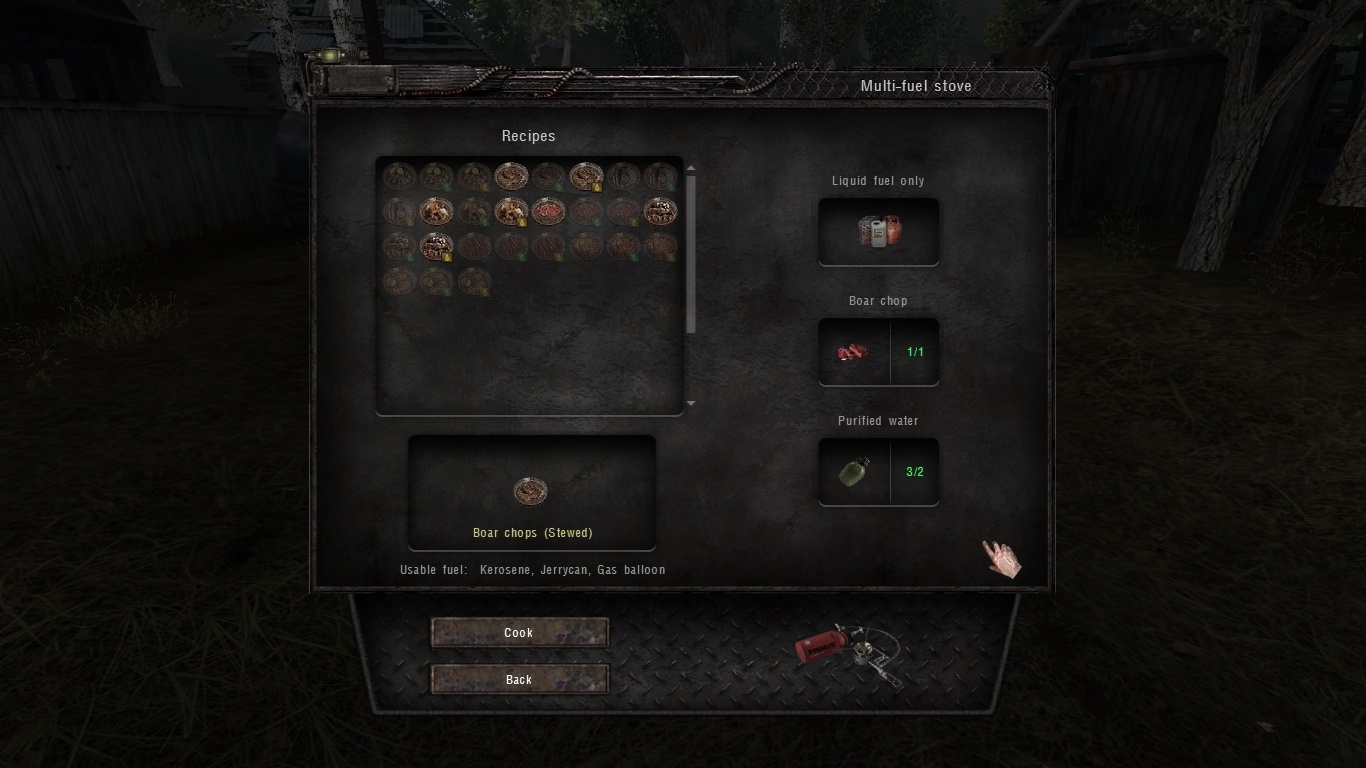Select the Purified water canteen slot
Viewport: 1366px width, 768px height.
(854, 472)
